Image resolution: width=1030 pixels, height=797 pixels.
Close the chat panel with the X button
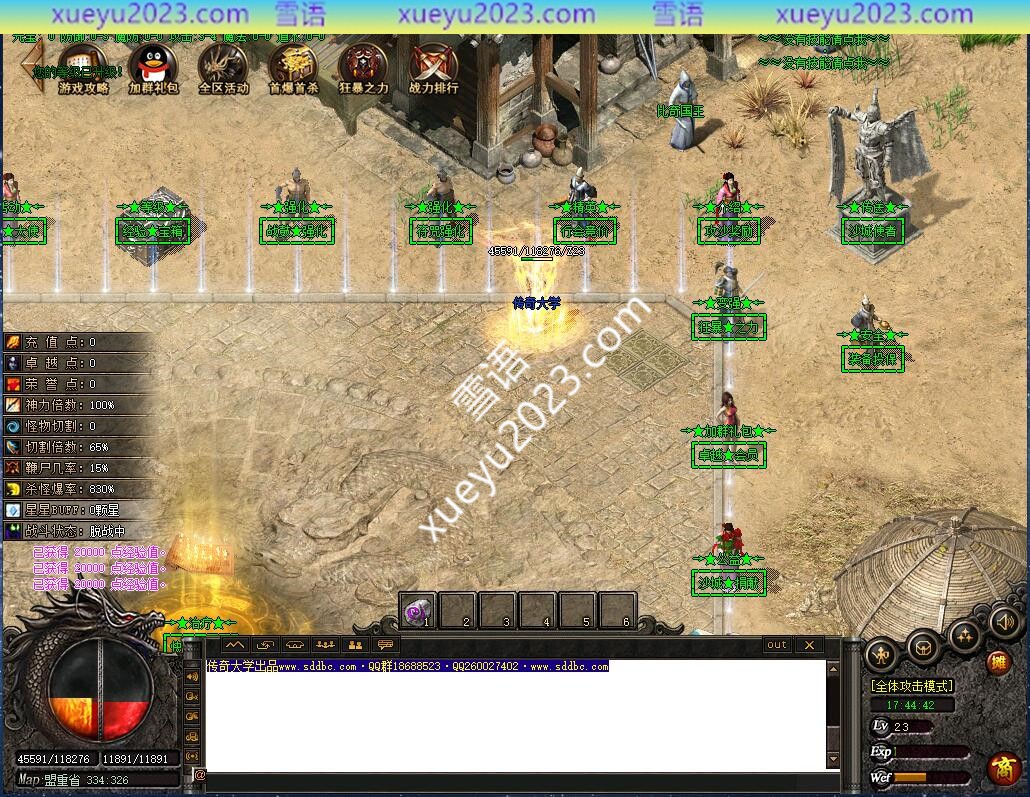809,645
